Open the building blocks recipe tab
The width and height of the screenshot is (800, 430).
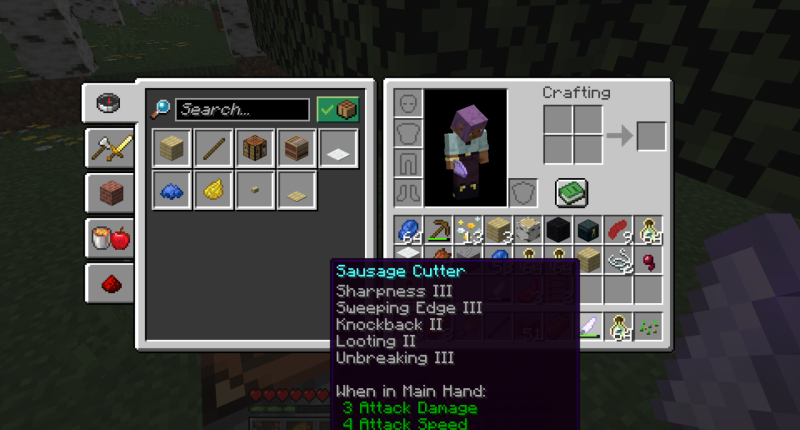tap(108, 193)
